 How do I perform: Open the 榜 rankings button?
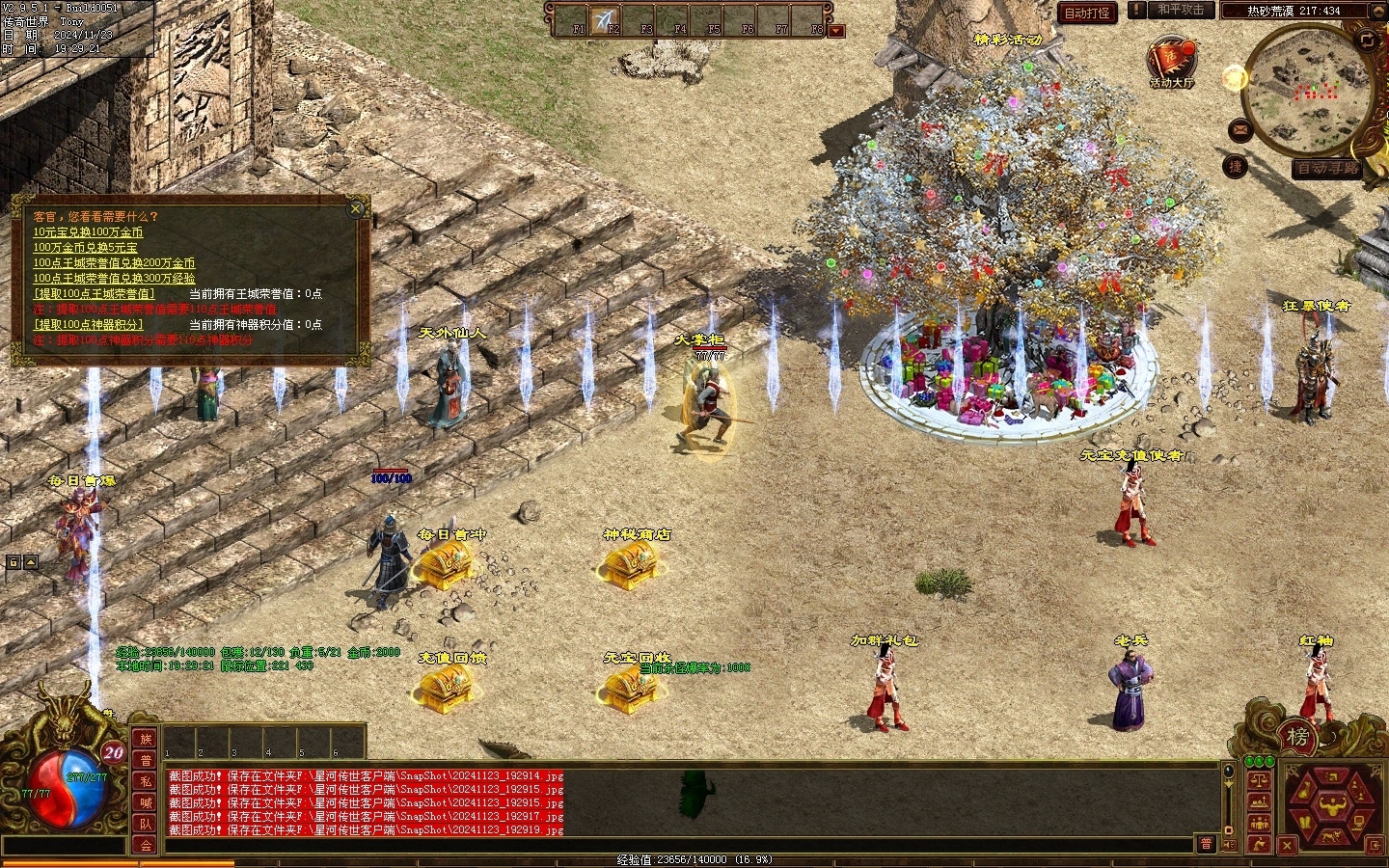click(x=1298, y=738)
